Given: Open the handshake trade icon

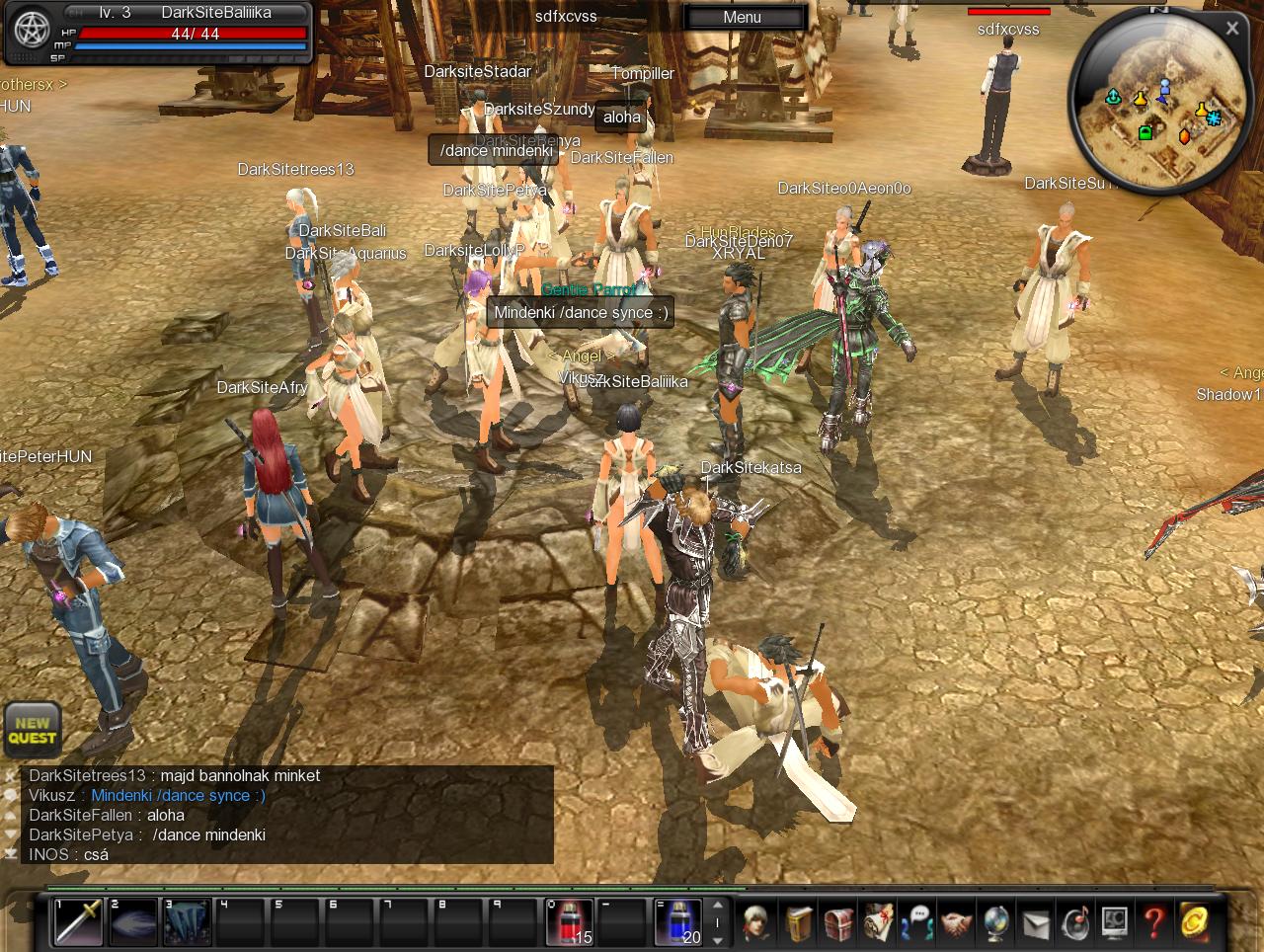Looking at the screenshot, I should (956, 921).
